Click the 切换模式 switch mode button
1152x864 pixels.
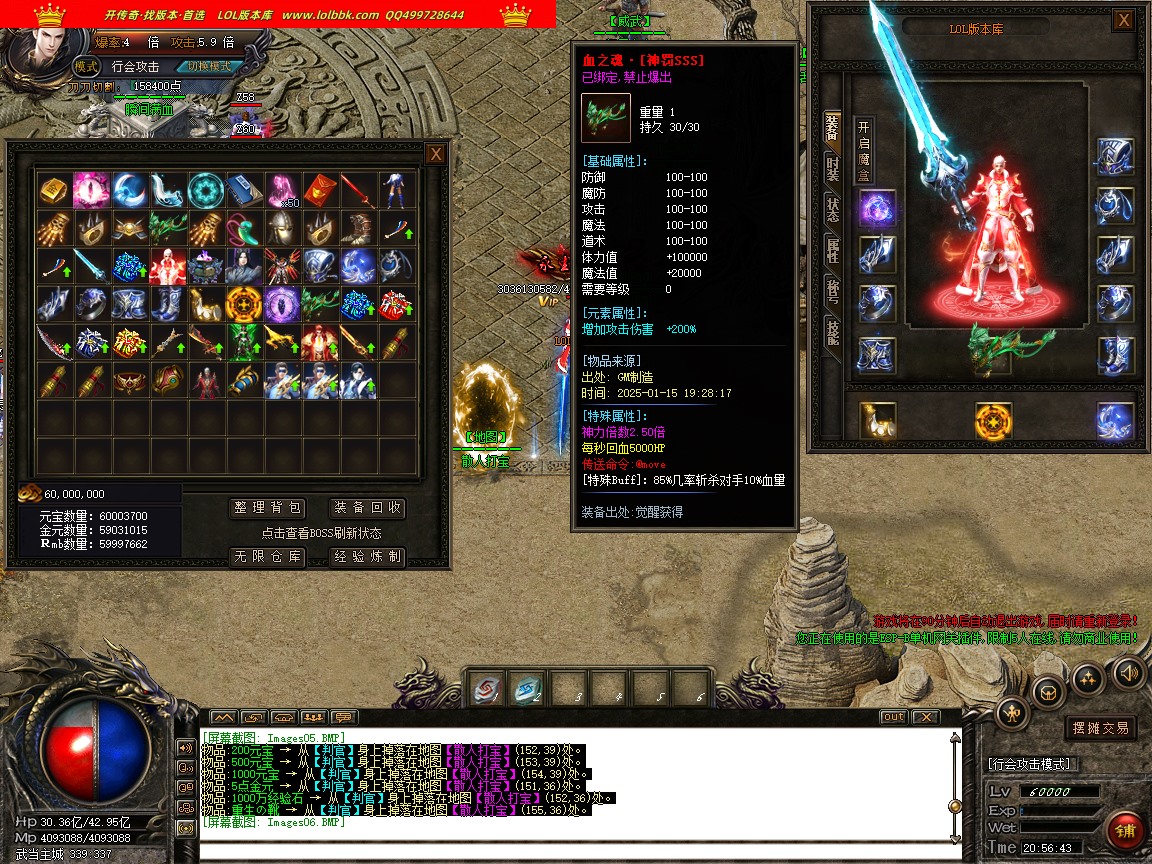(208, 66)
